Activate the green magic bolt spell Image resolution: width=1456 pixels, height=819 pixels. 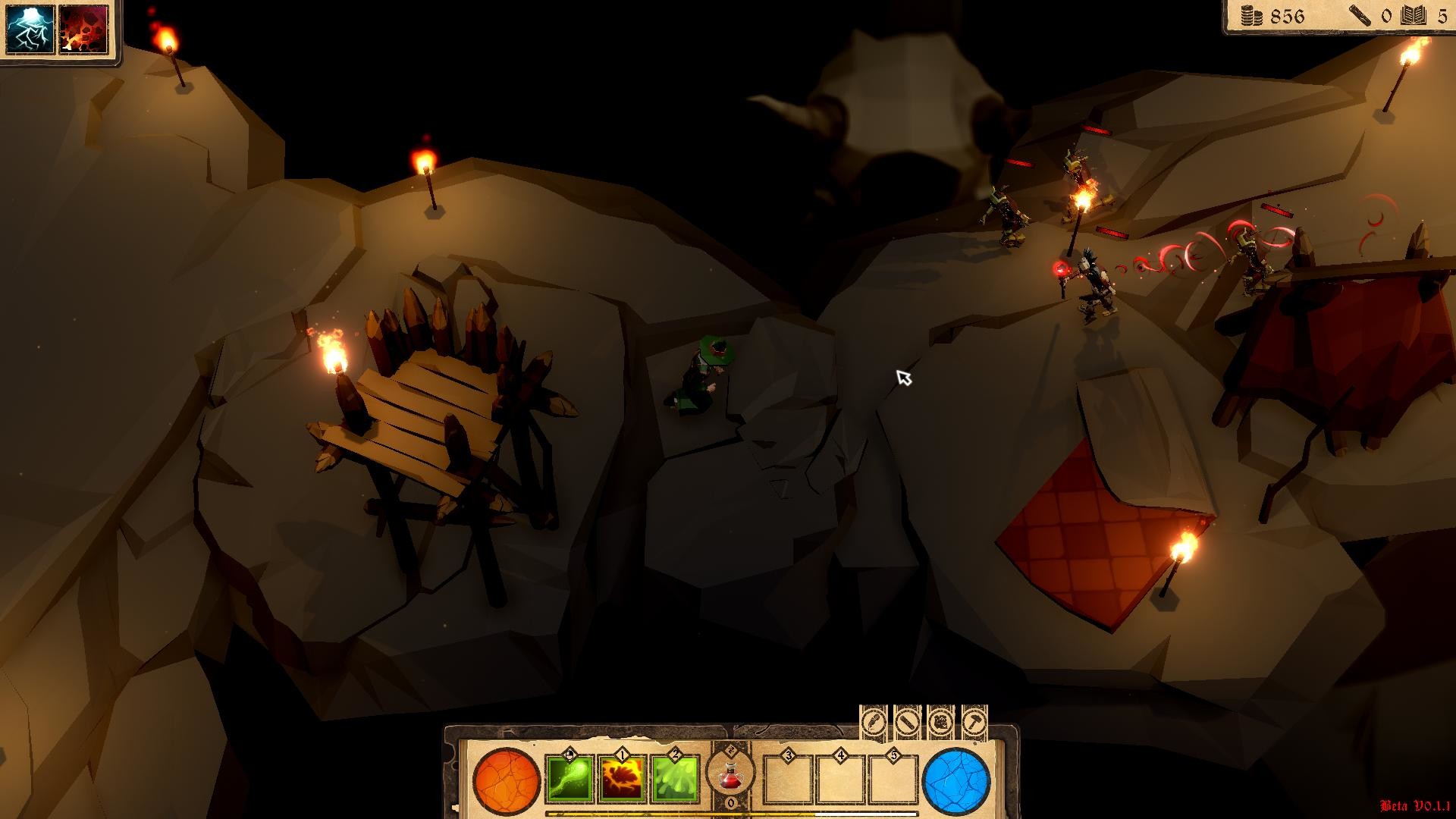point(570,780)
